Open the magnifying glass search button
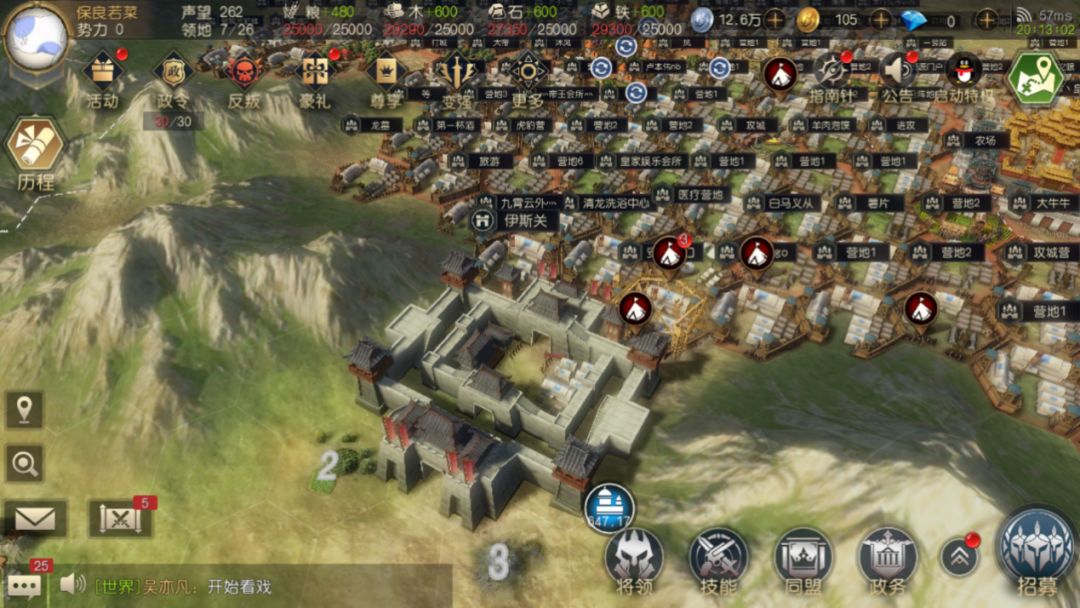 (24, 463)
